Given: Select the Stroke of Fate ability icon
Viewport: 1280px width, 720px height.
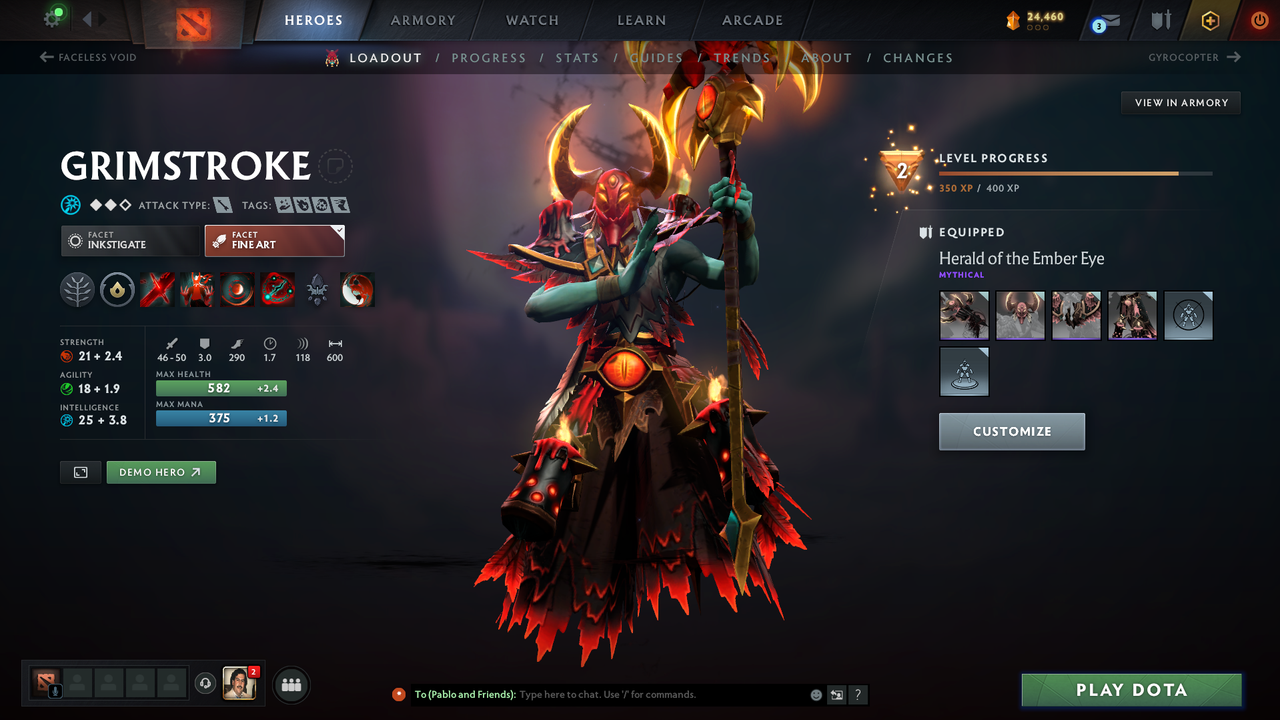Looking at the screenshot, I should click(x=157, y=289).
